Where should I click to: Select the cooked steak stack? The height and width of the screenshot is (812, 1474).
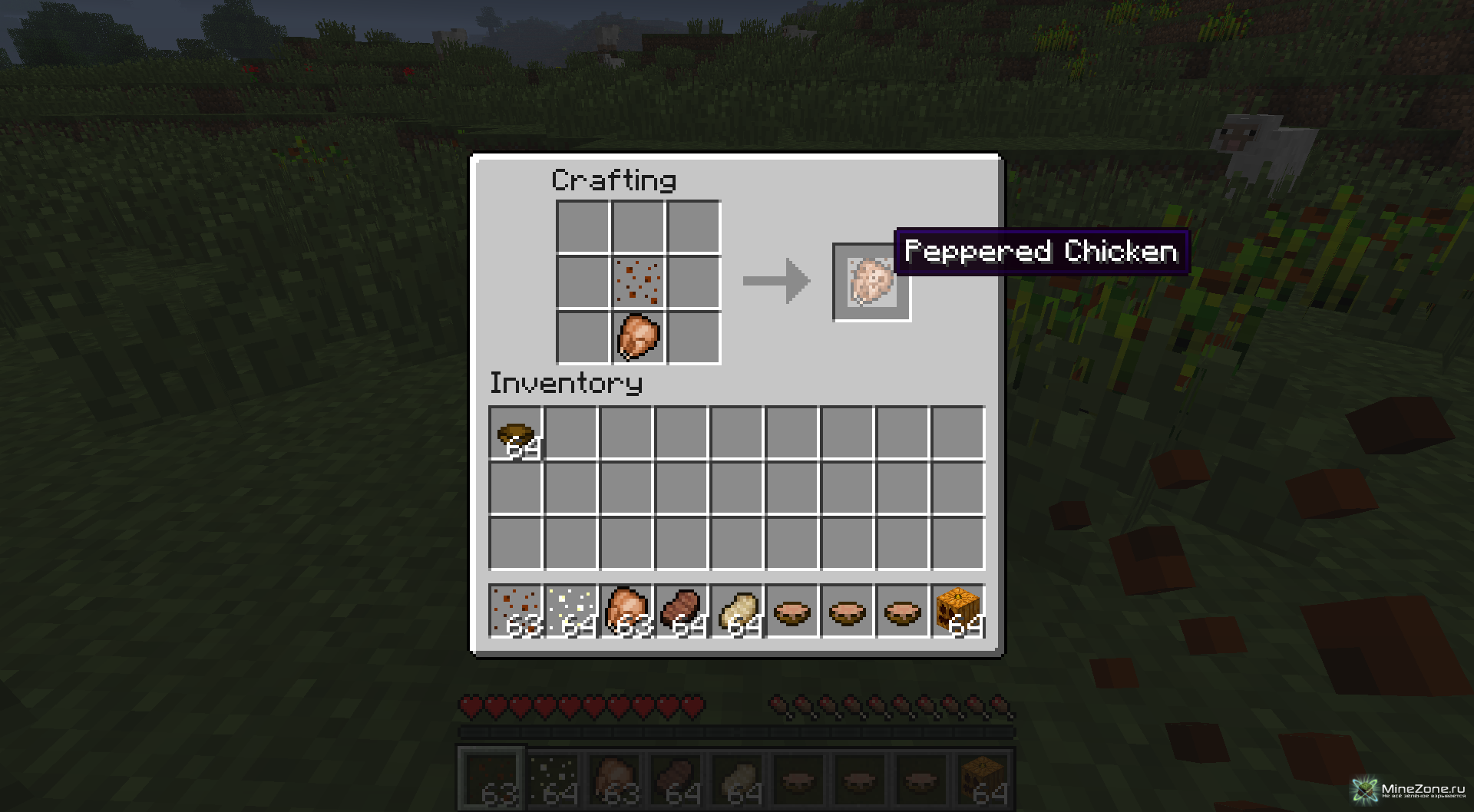682,612
